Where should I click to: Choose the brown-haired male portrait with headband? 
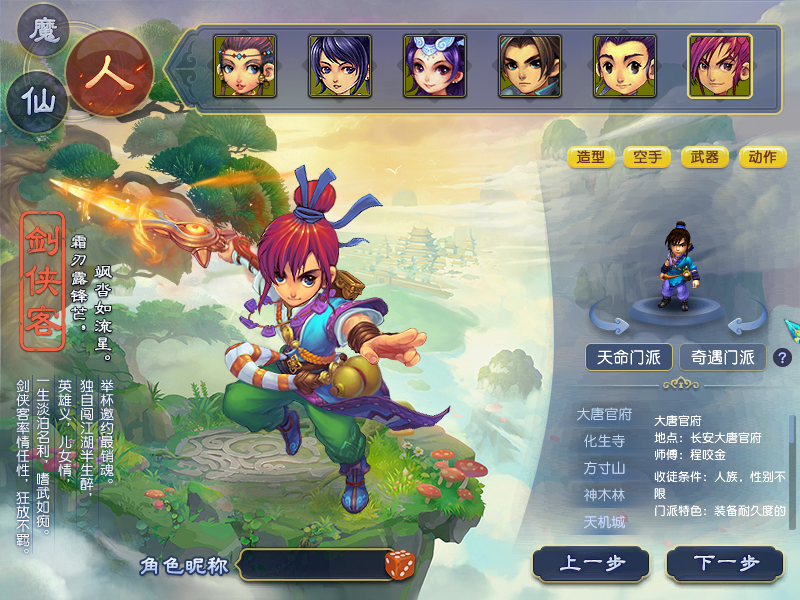[x=529, y=66]
